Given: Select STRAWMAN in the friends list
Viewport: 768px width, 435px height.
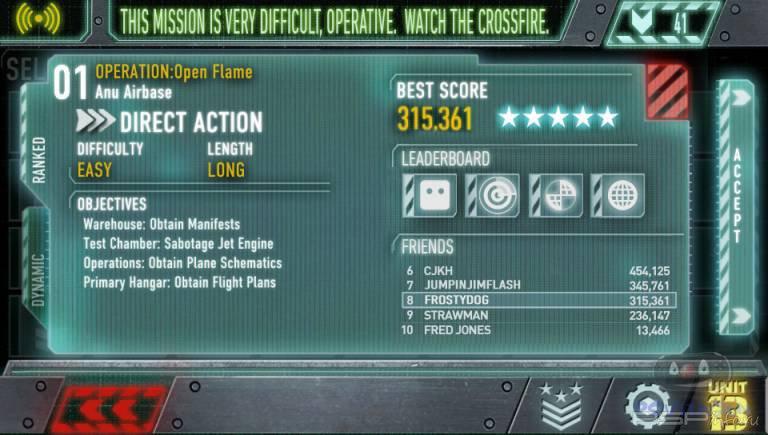Looking at the screenshot, I should click(x=538, y=315).
